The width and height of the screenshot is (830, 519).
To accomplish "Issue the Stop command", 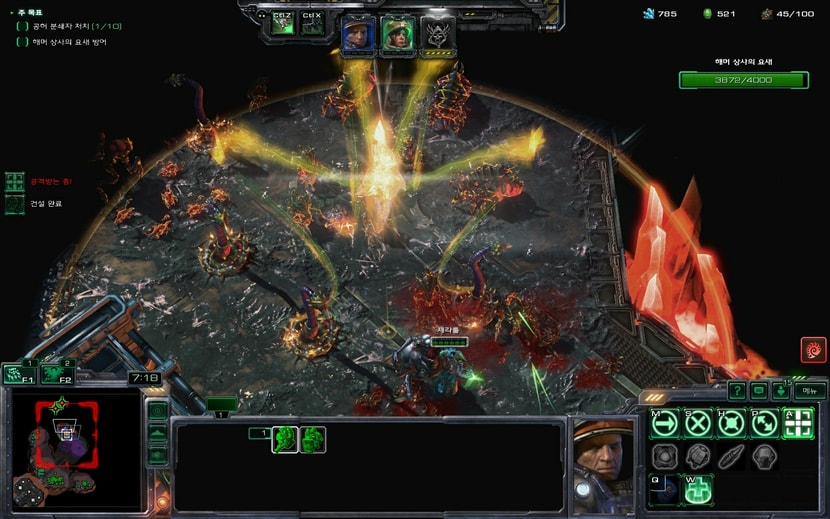I will pyautogui.click(x=698, y=423).
